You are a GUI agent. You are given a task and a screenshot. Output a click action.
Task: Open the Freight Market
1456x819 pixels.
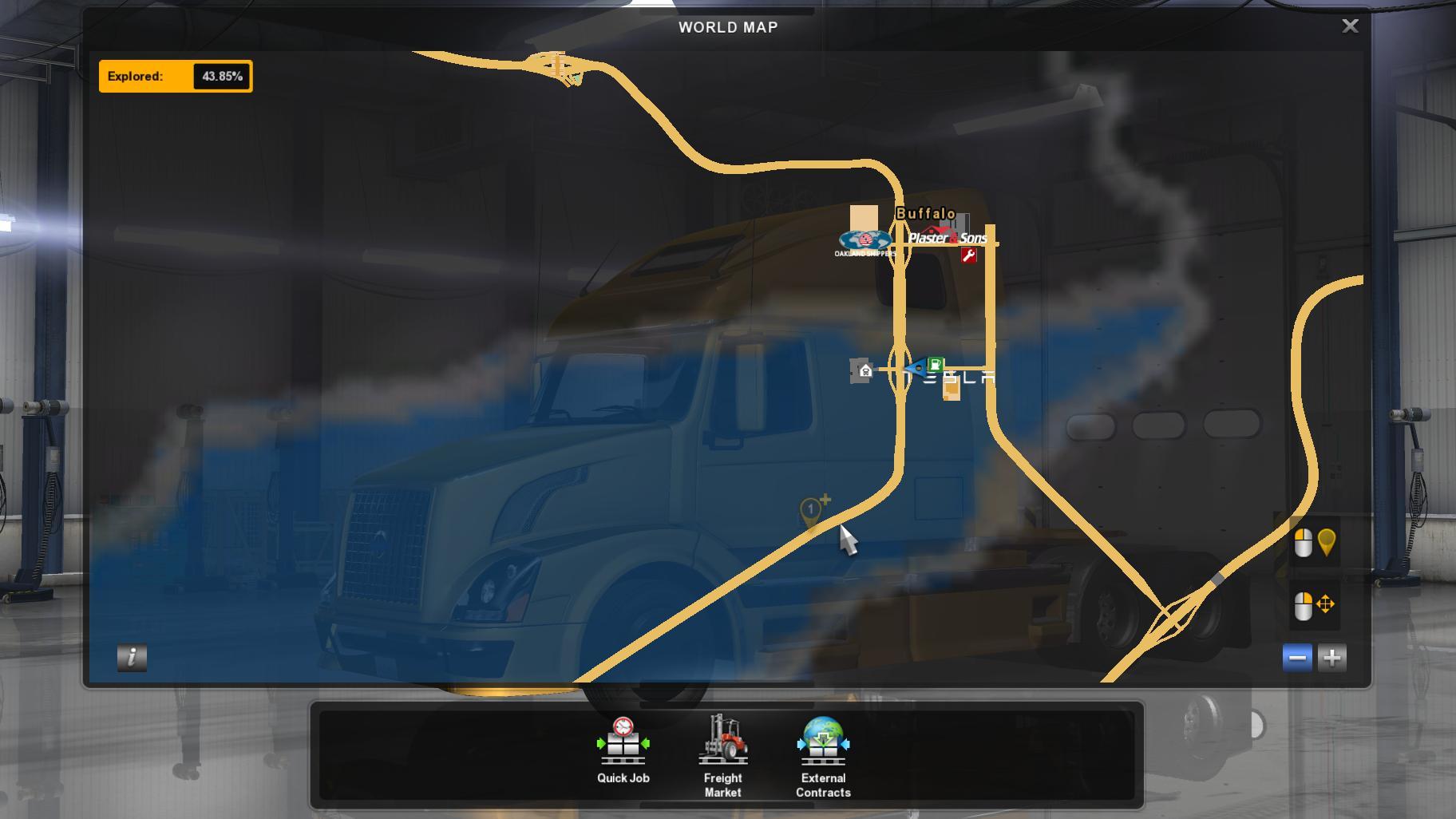(722, 755)
